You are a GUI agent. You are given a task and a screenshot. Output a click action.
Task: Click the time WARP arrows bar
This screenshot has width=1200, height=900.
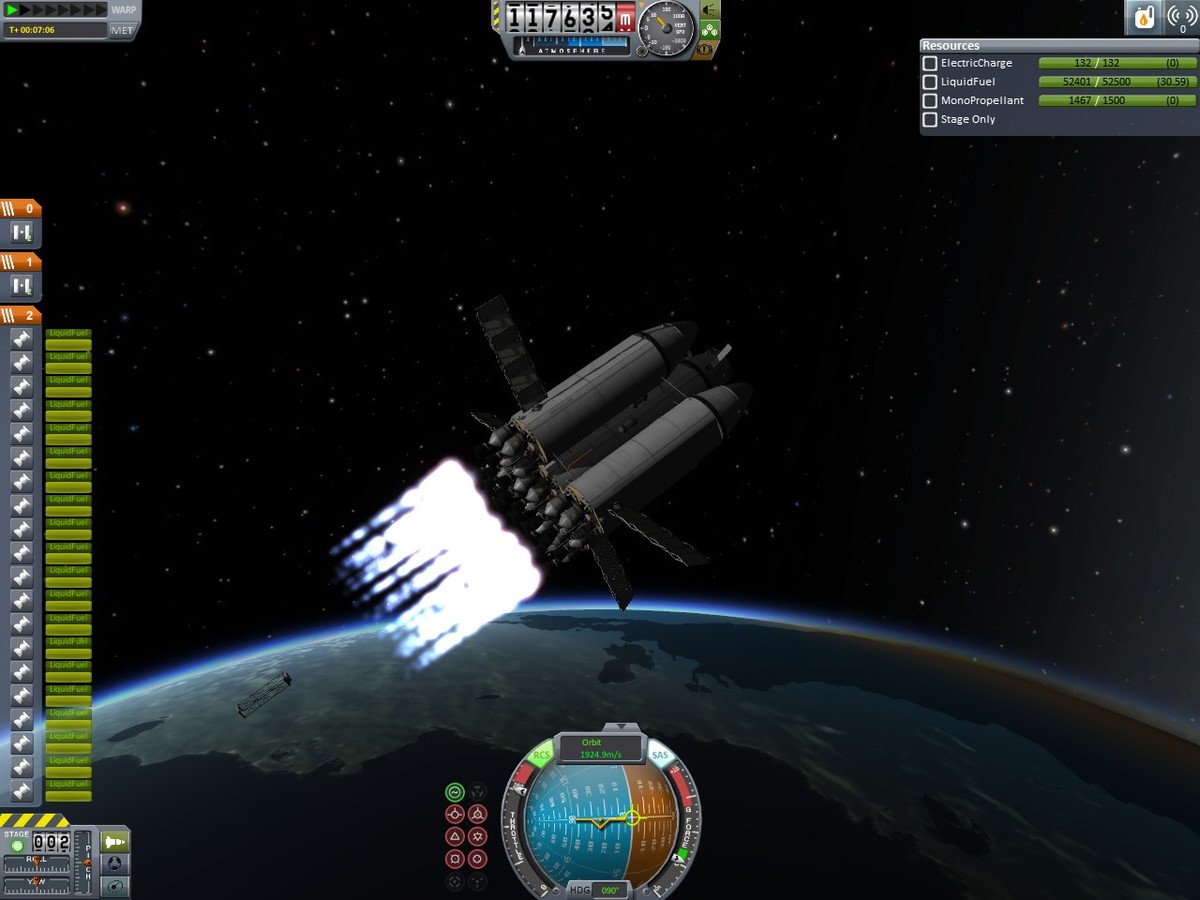click(x=56, y=10)
